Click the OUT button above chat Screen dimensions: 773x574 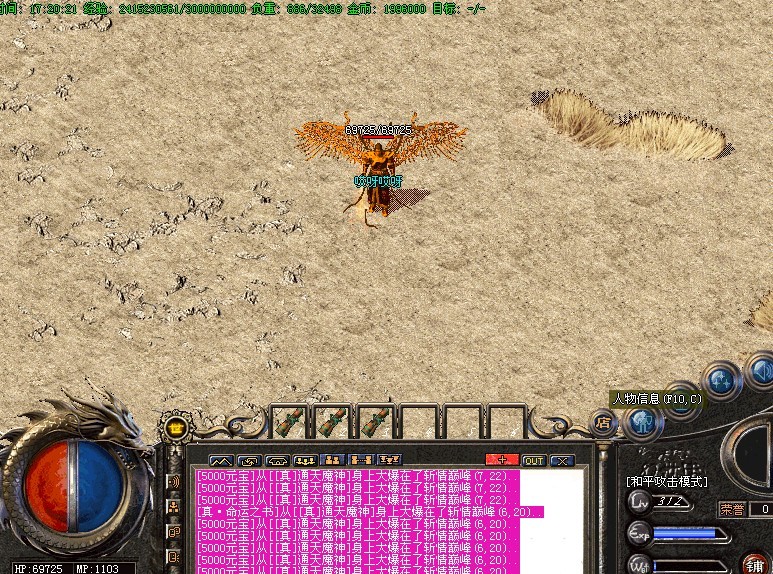(534, 460)
